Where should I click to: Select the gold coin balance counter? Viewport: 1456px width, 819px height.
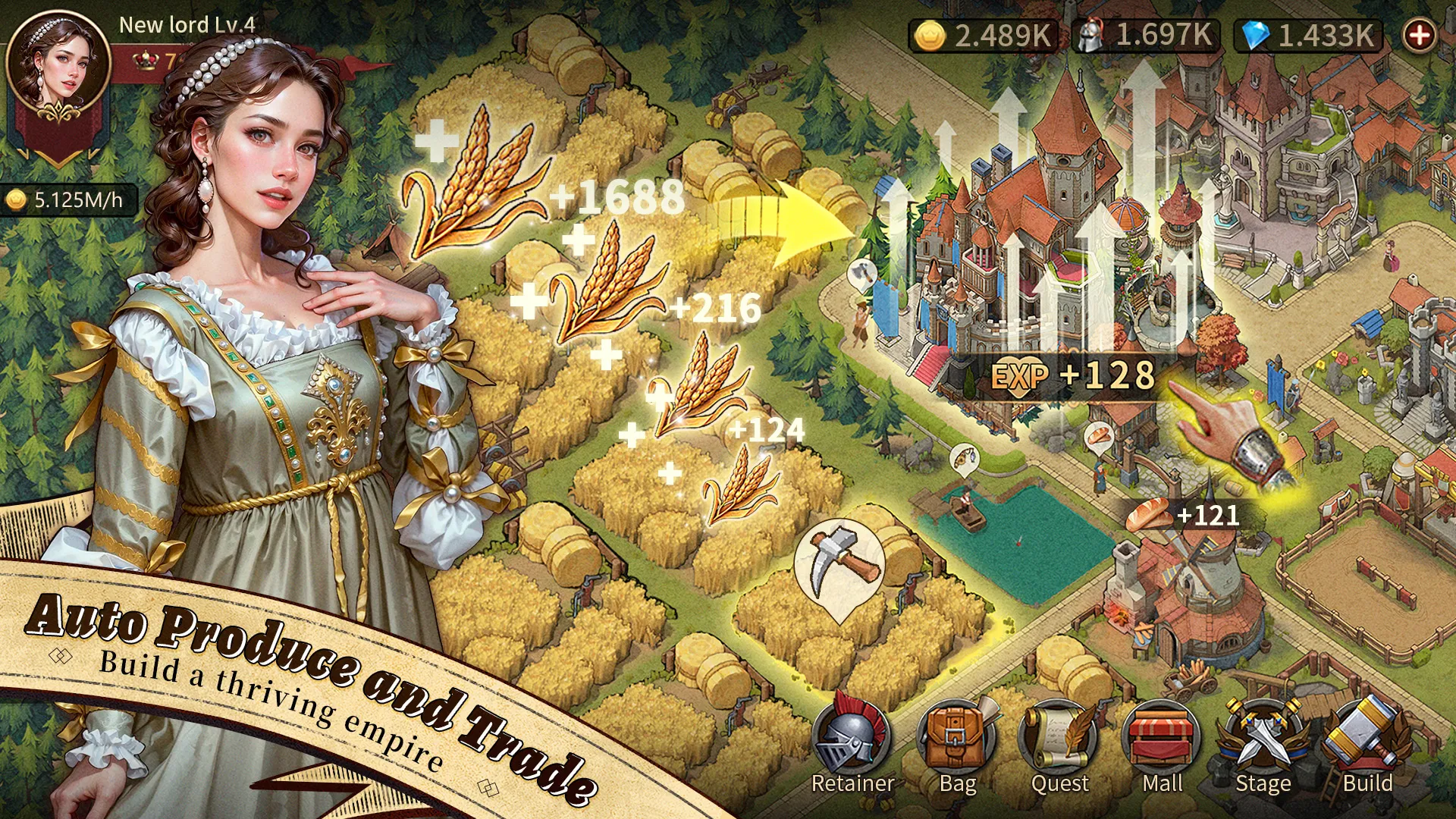pos(984,36)
